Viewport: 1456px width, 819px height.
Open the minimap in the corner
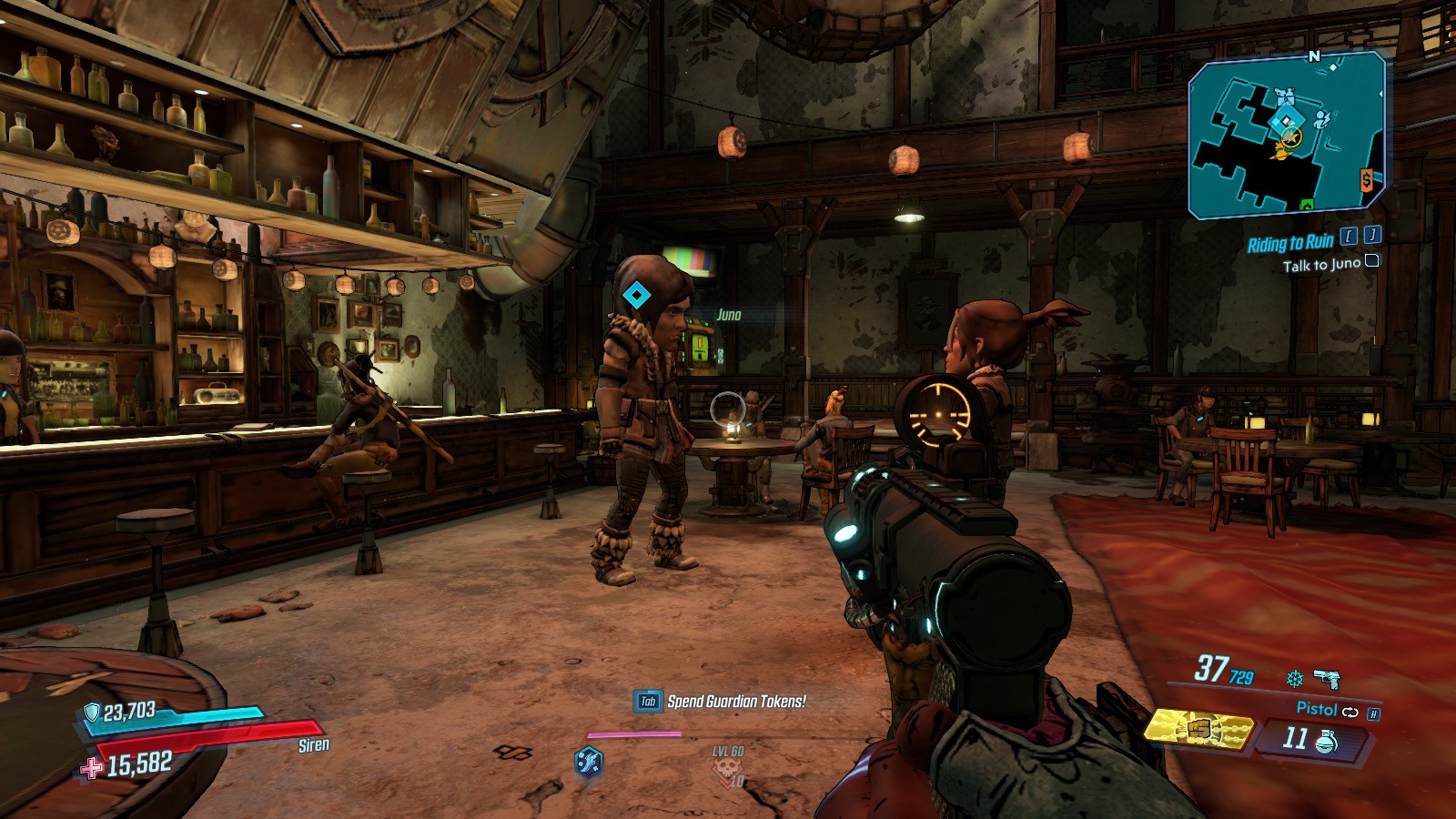point(1287,135)
